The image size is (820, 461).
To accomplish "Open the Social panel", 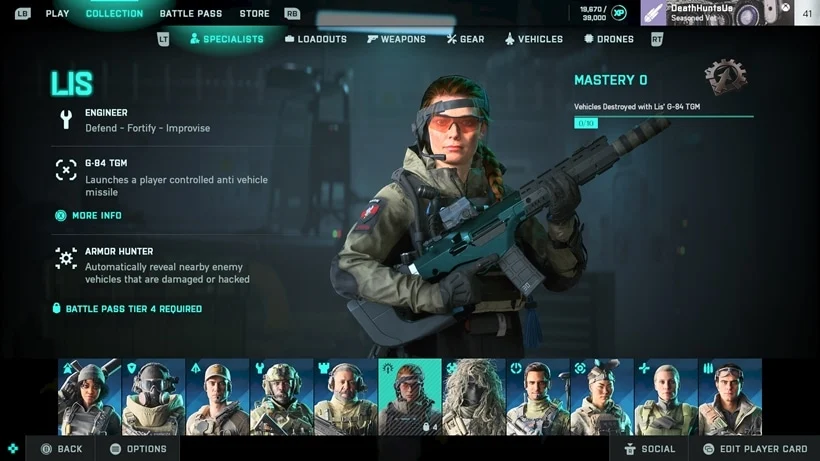I will pyautogui.click(x=649, y=449).
